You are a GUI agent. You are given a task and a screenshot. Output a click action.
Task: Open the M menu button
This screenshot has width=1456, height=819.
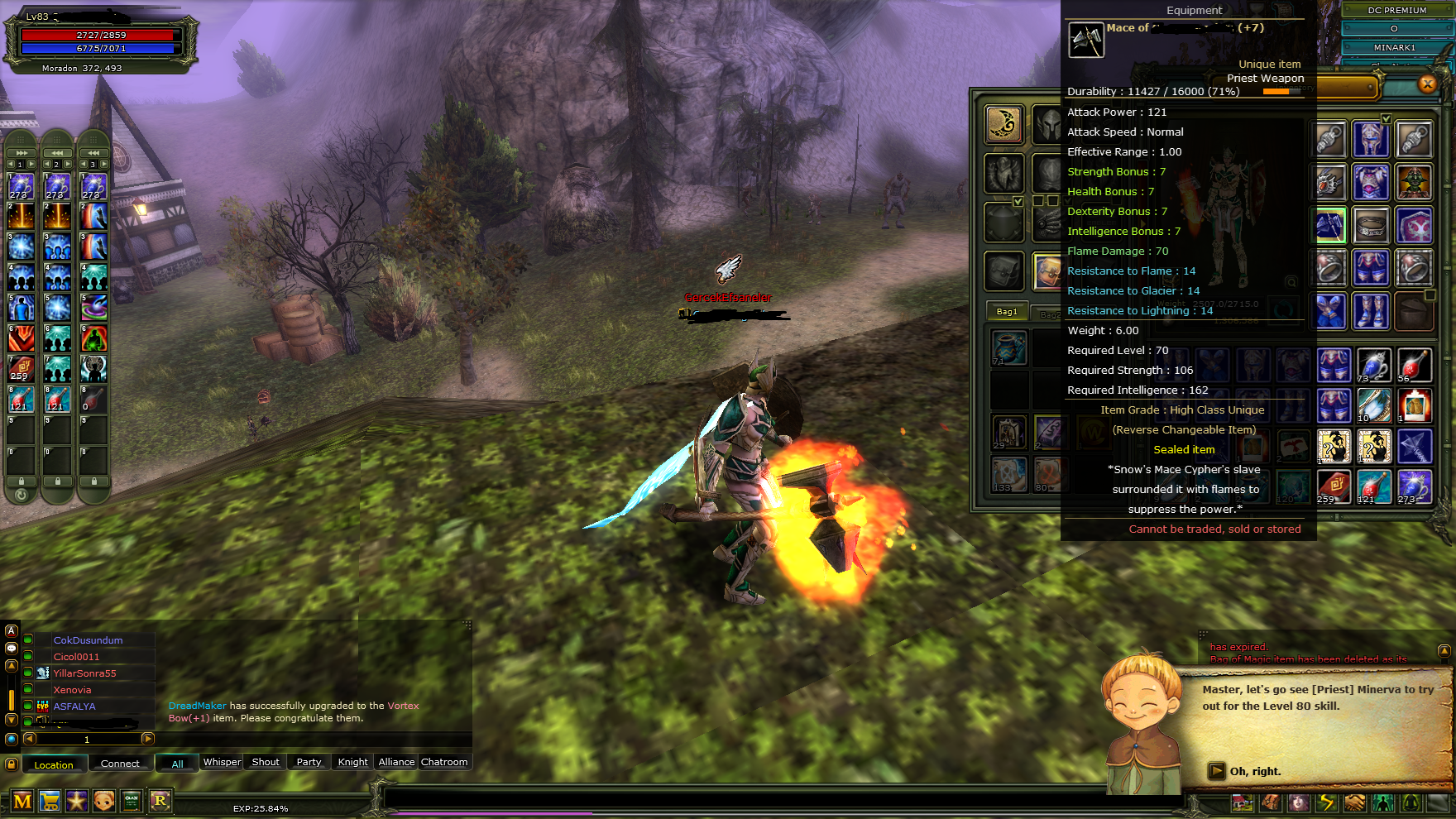click(x=22, y=801)
